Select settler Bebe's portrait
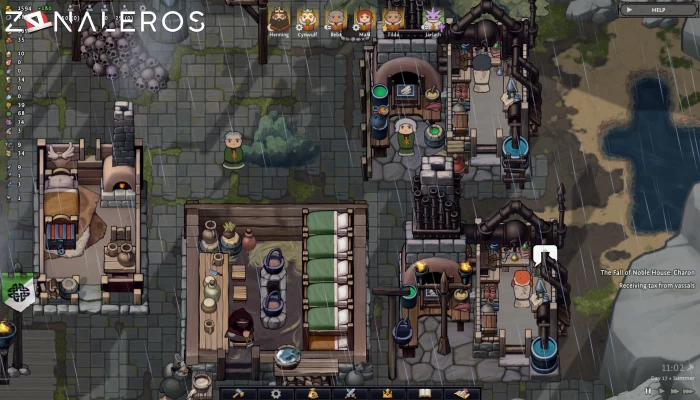Viewport: 700px width, 400px height. pyautogui.click(x=336, y=18)
